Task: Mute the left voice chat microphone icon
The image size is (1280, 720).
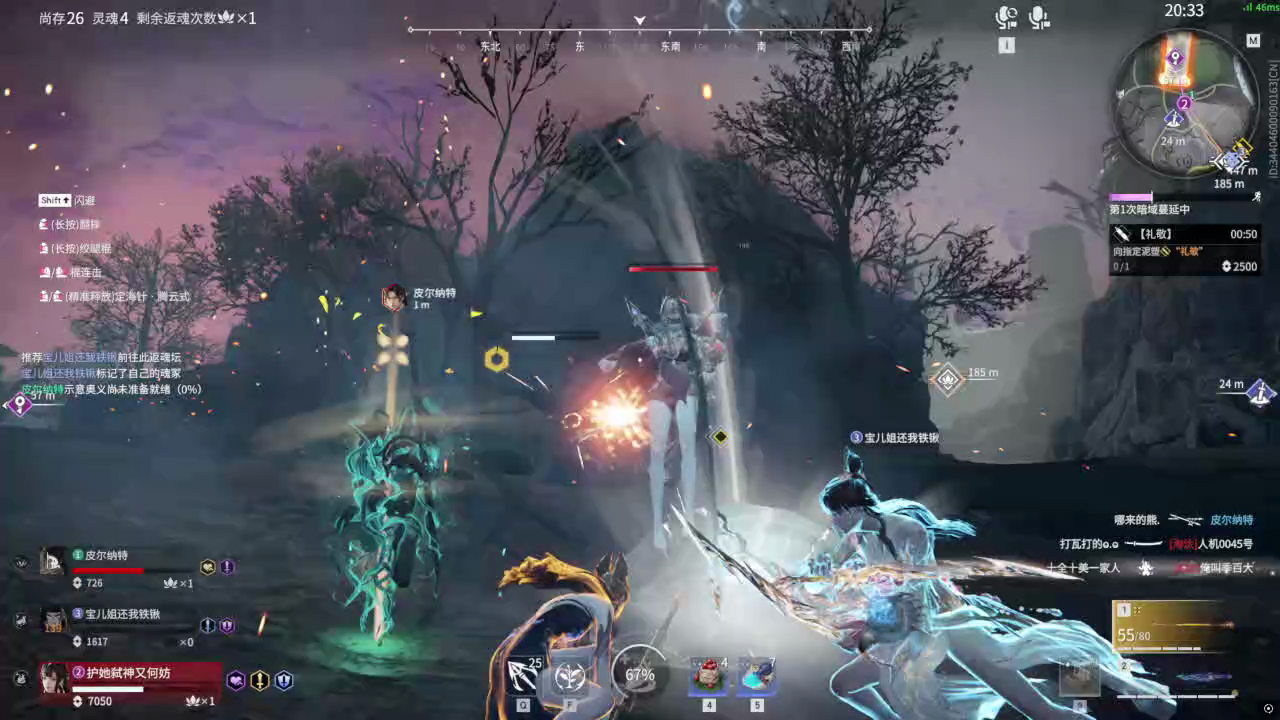Action: pos(1006,17)
